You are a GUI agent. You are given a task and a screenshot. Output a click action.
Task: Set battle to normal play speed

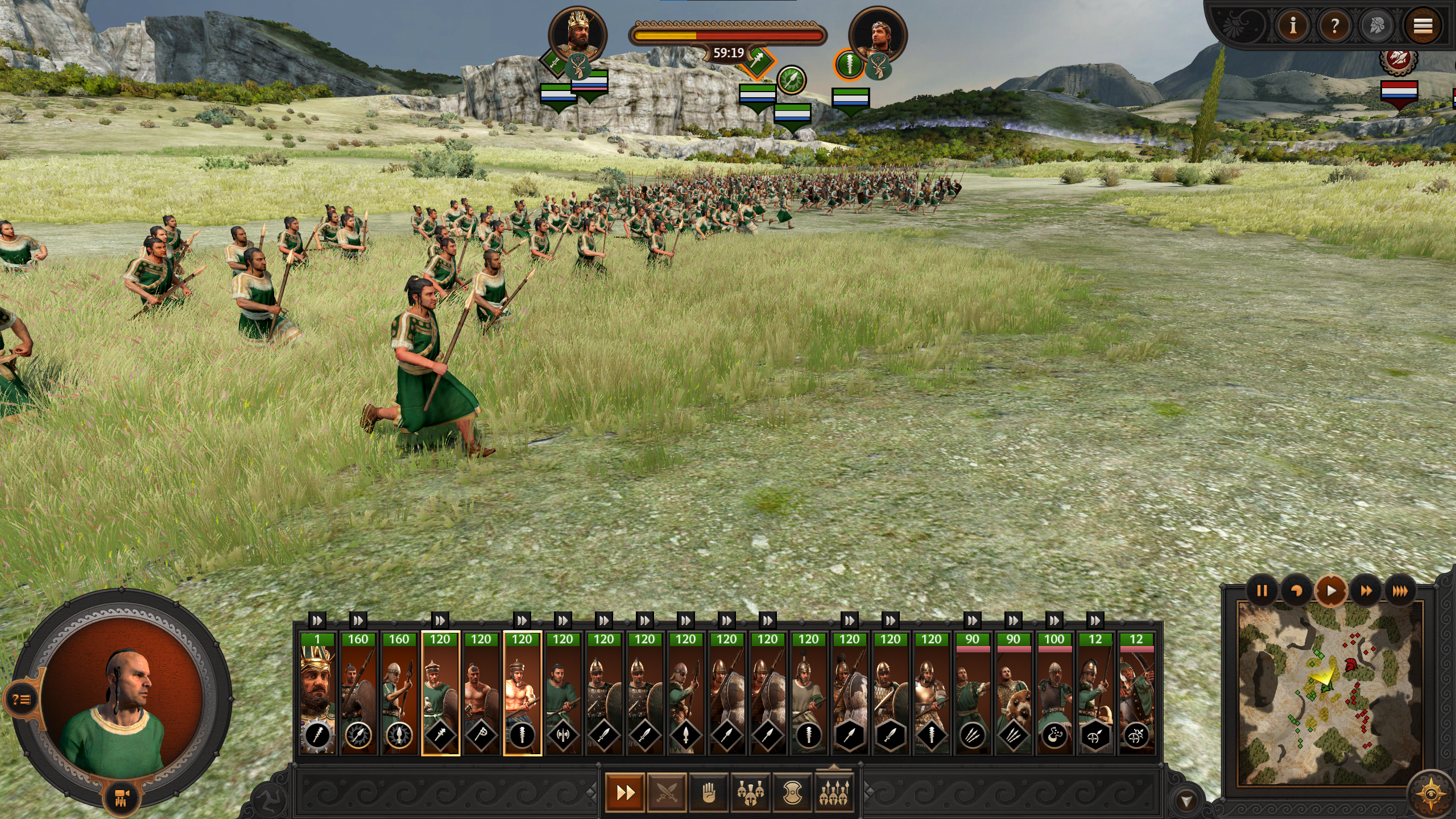1331,591
